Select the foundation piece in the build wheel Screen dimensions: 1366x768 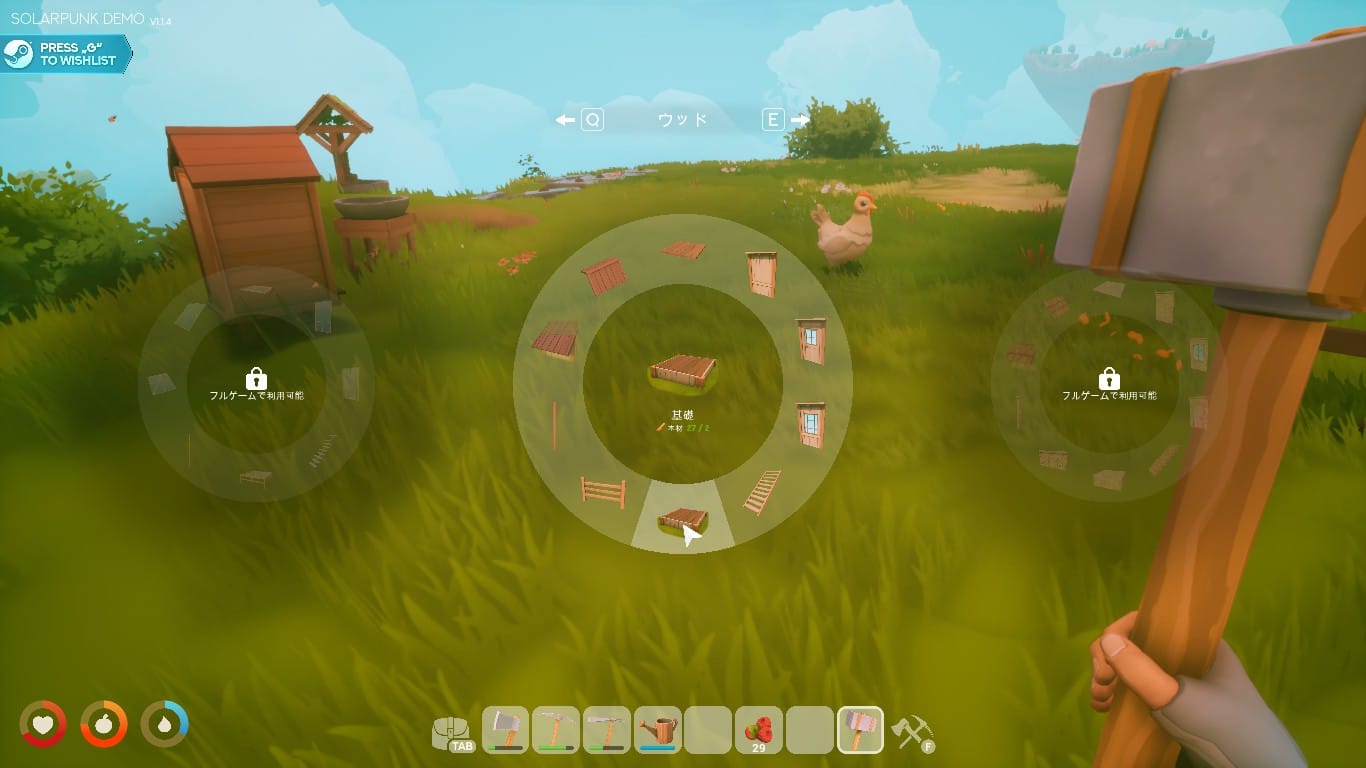682,521
